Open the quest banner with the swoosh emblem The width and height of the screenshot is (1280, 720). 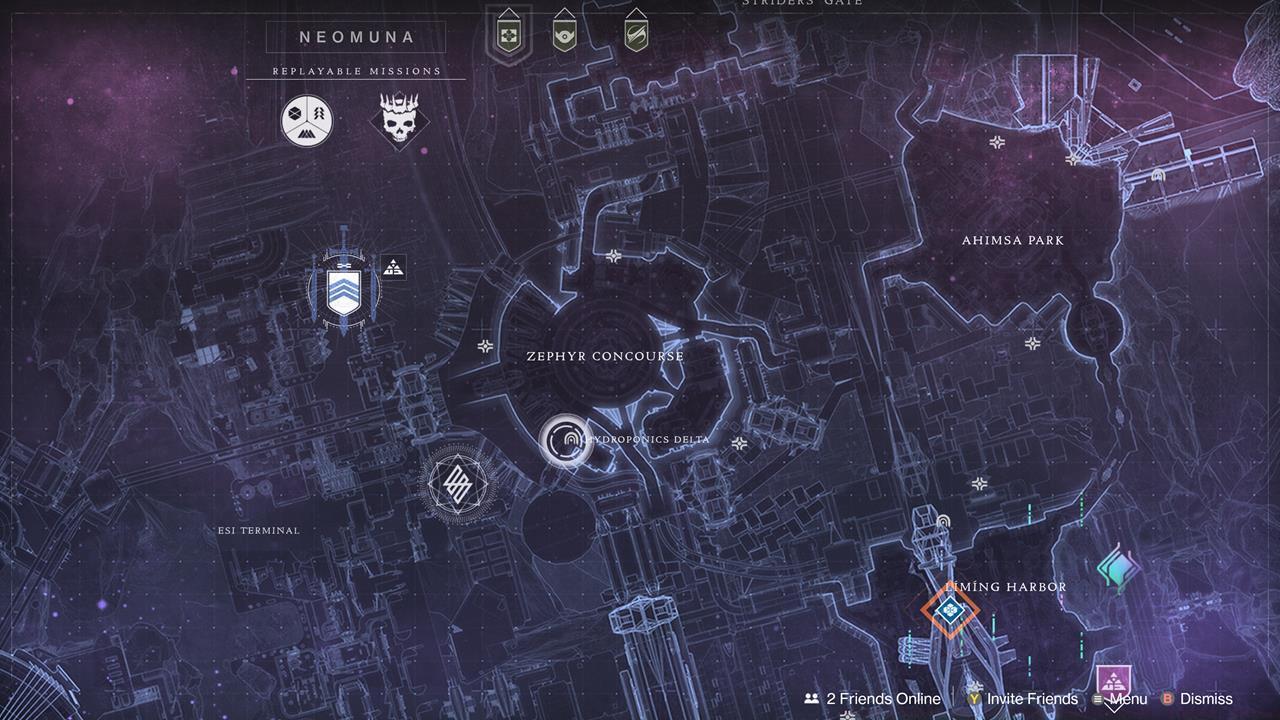(636, 32)
